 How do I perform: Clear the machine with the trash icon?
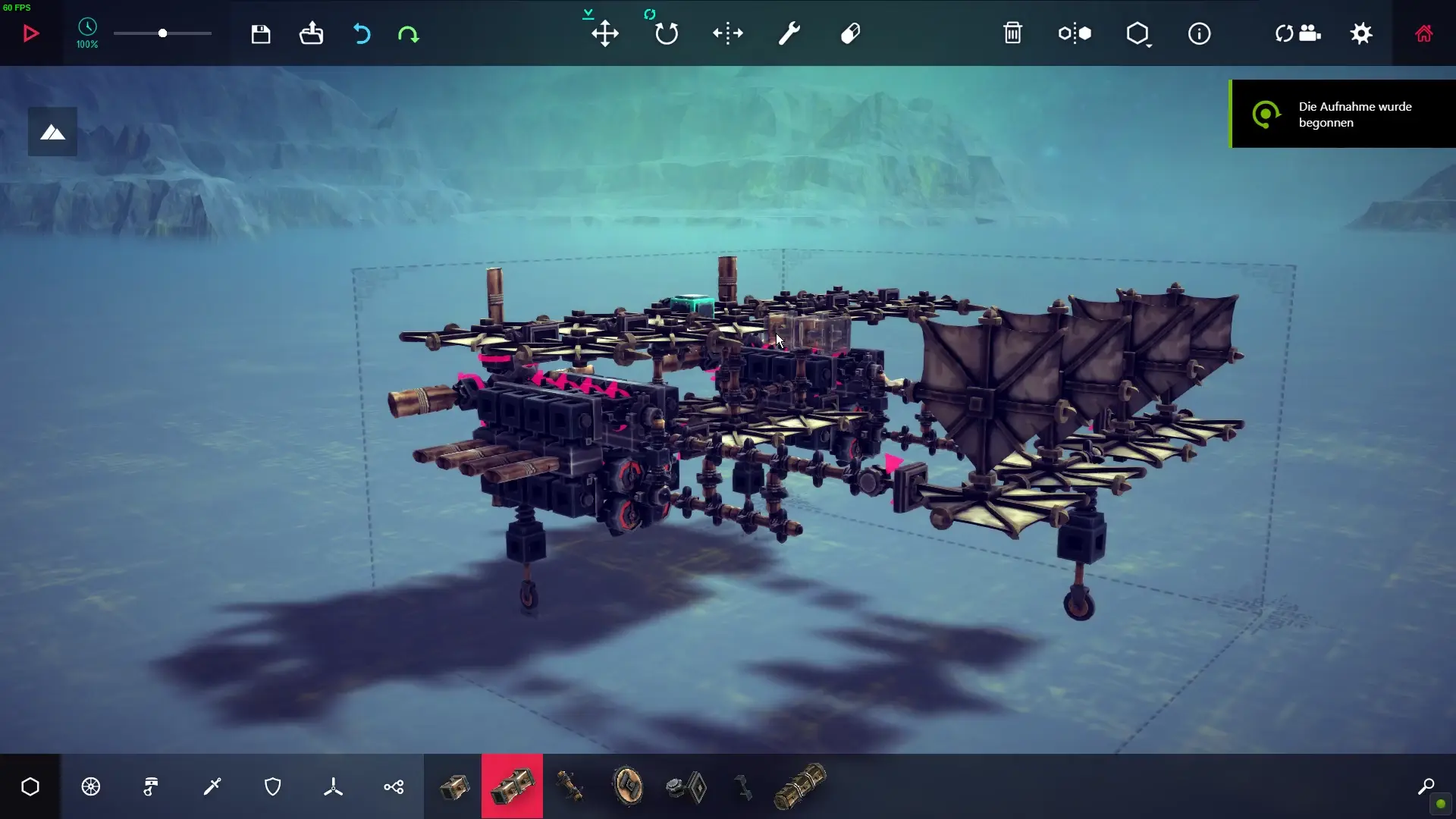click(x=1014, y=33)
